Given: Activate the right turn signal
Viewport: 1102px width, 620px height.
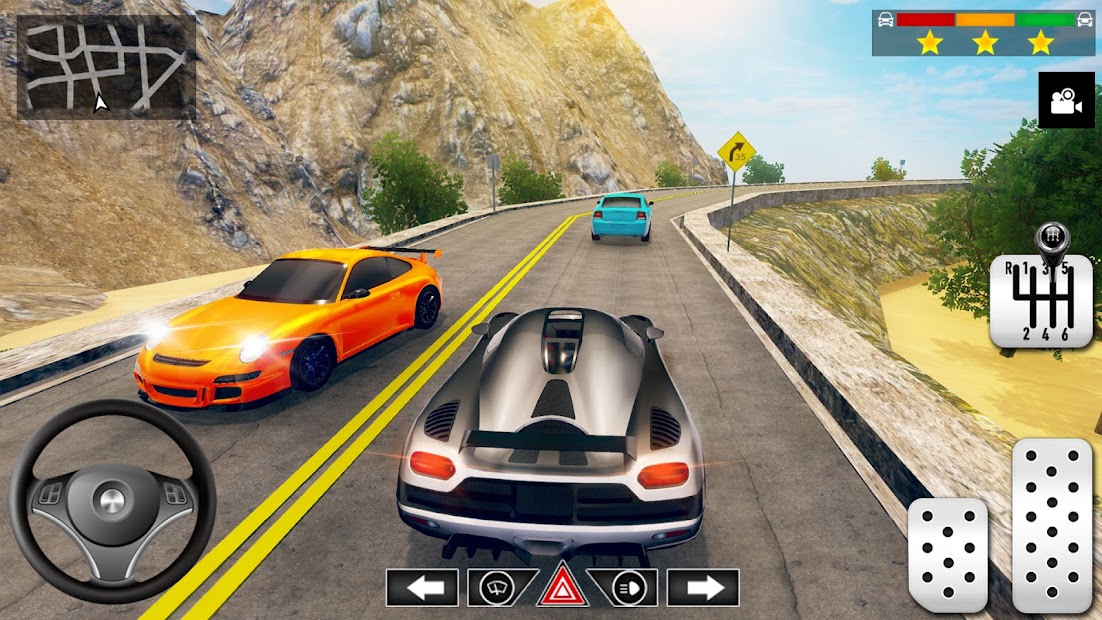Looking at the screenshot, I should click(703, 588).
